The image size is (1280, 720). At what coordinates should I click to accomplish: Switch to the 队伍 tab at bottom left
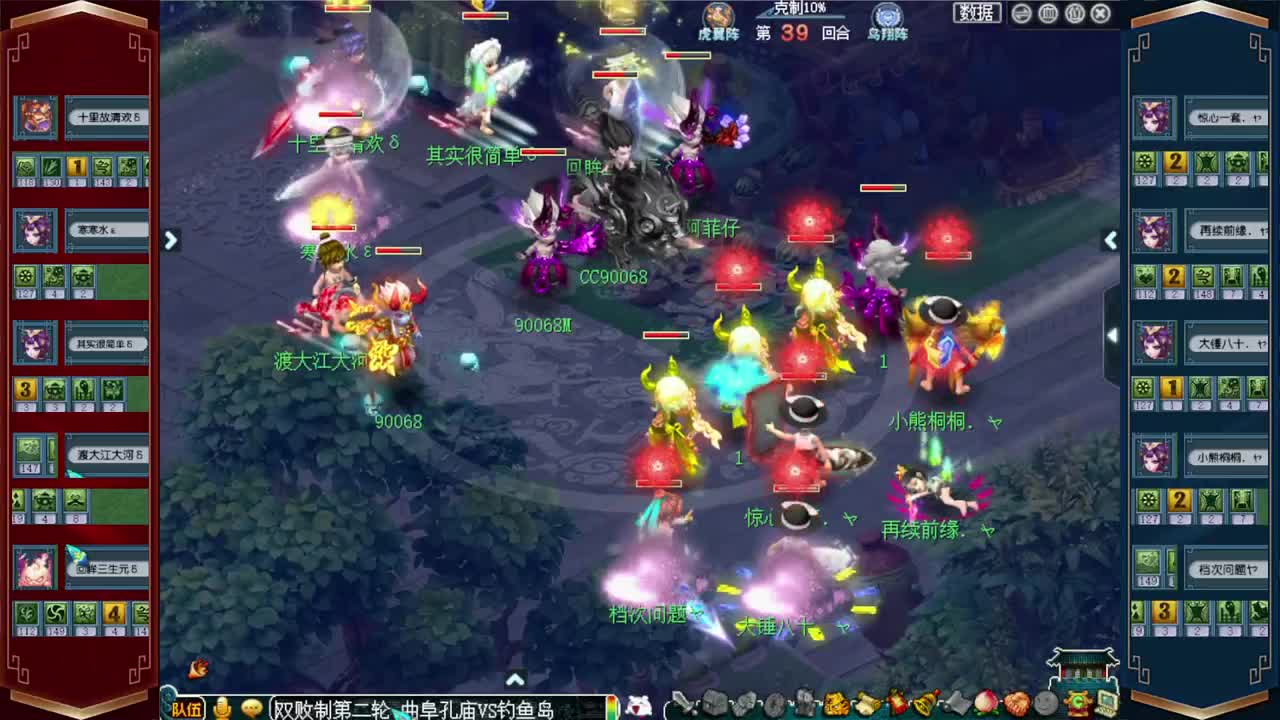pos(188,708)
